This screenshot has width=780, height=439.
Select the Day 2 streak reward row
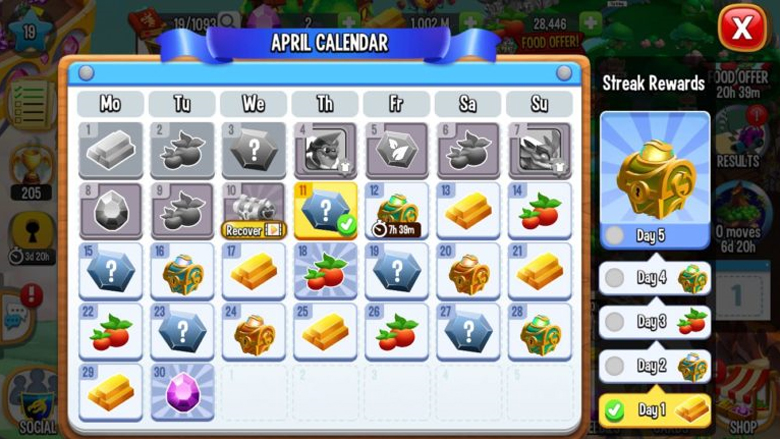pos(655,366)
